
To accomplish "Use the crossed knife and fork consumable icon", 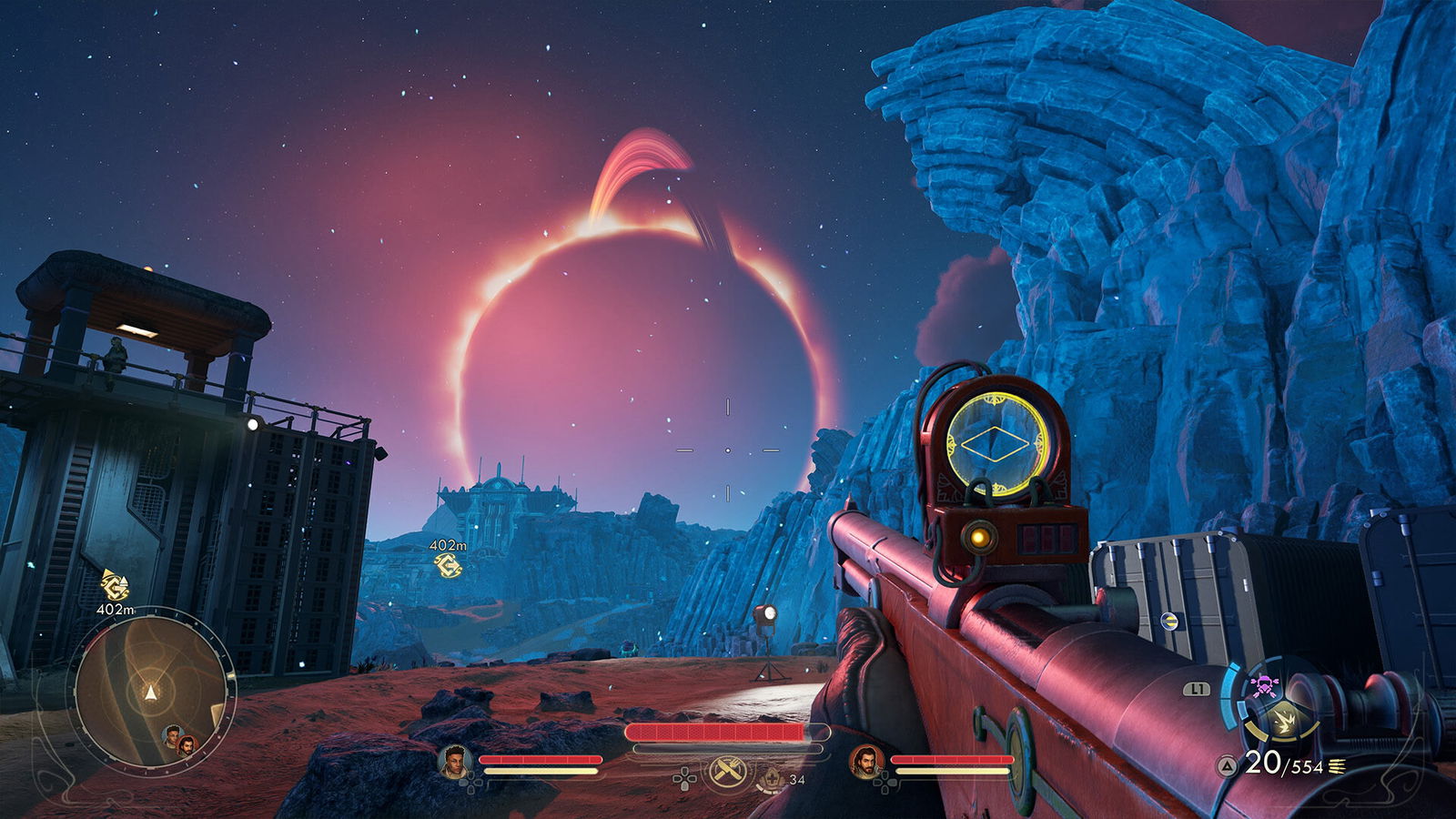I will pyautogui.click(x=728, y=772).
